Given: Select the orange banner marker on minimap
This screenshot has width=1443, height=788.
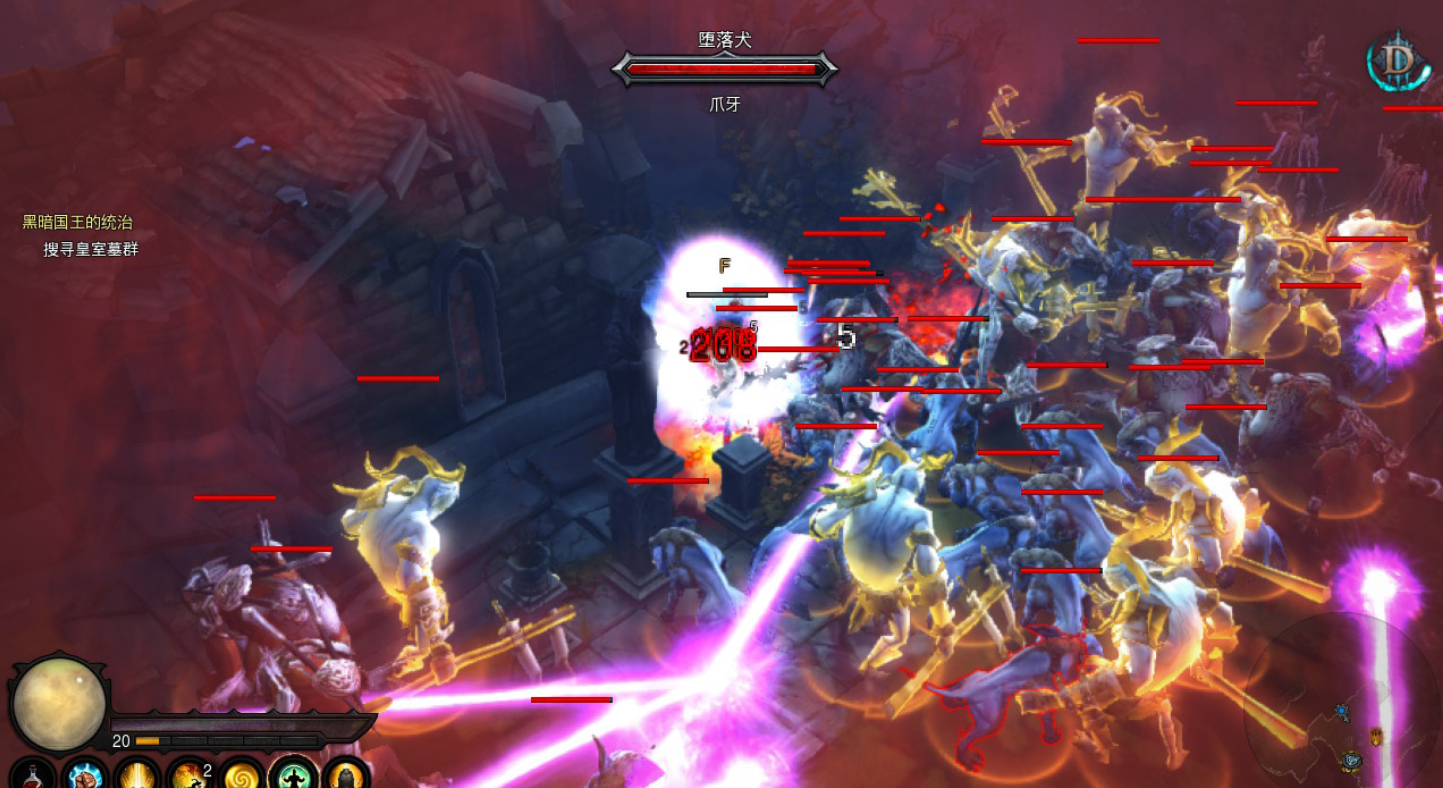Looking at the screenshot, I should point(1376,737).
